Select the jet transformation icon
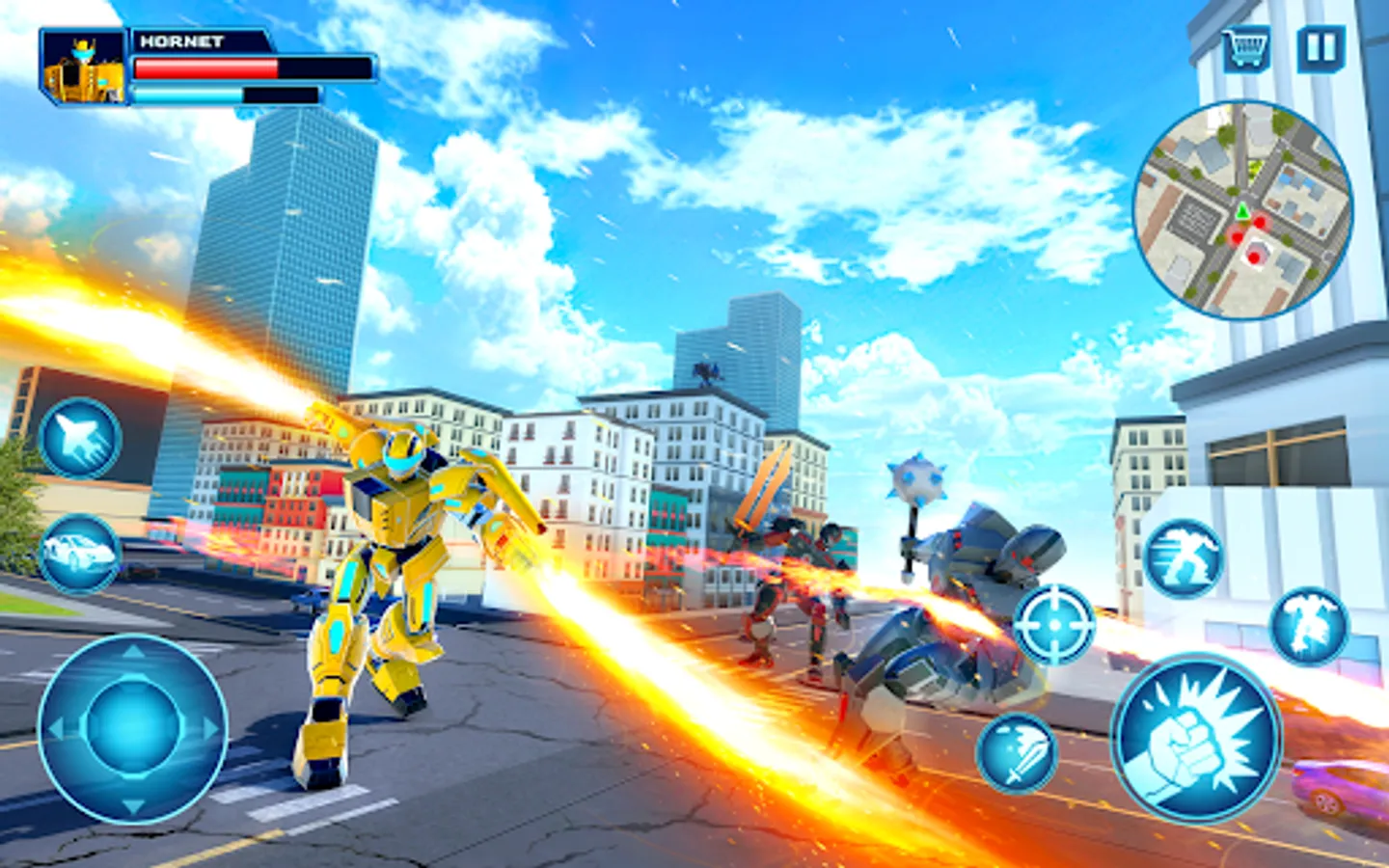Viewport: 1389px width, 868px height. pyautogui.click(x=81, y=439)
